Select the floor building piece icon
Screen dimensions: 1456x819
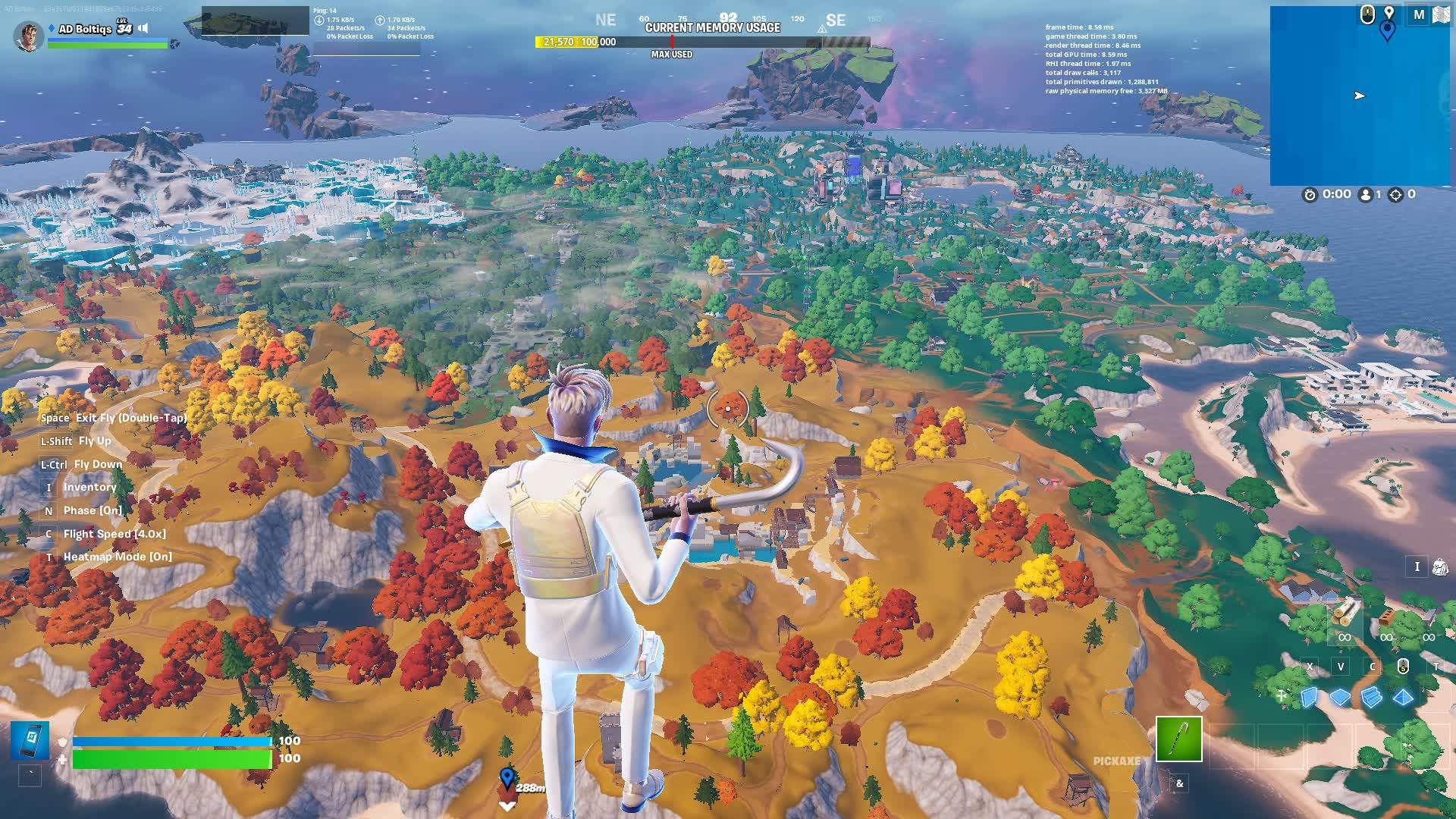coord(1340,698)
